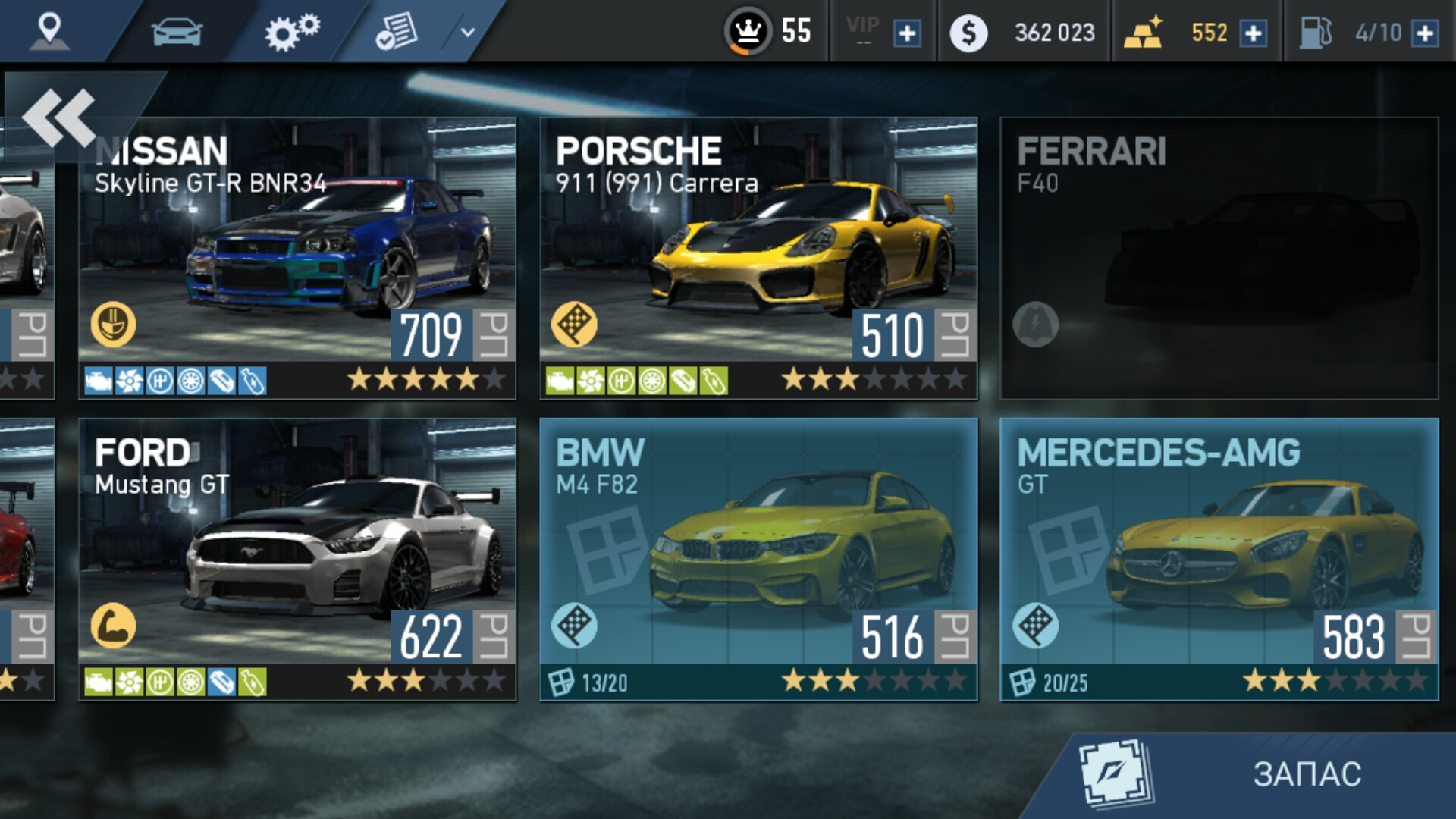Open the map location tab
The image size is (1456, 819).
[50, 30]
